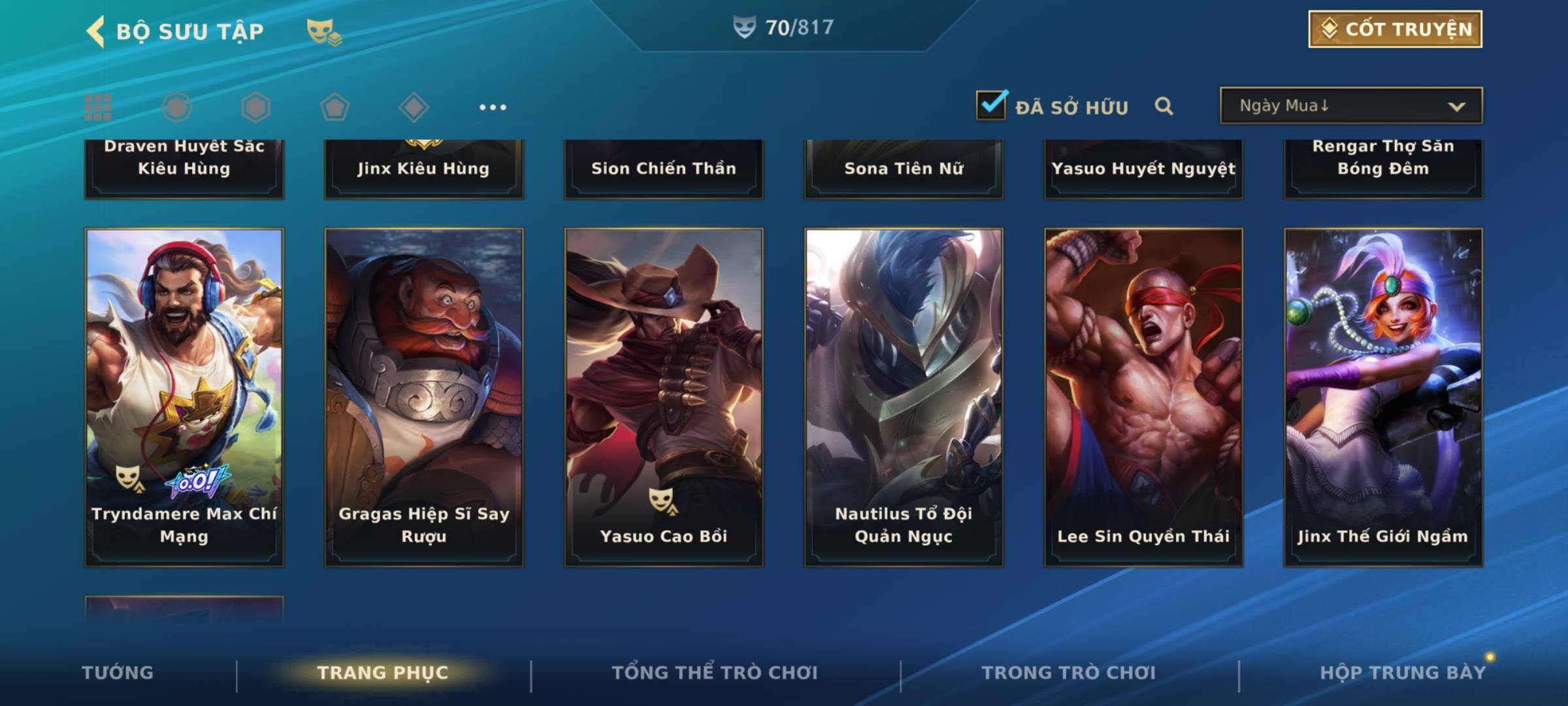Select the grid all-skins filter icon
Viewport: 1568px width, 706px height.
point(98,107)
